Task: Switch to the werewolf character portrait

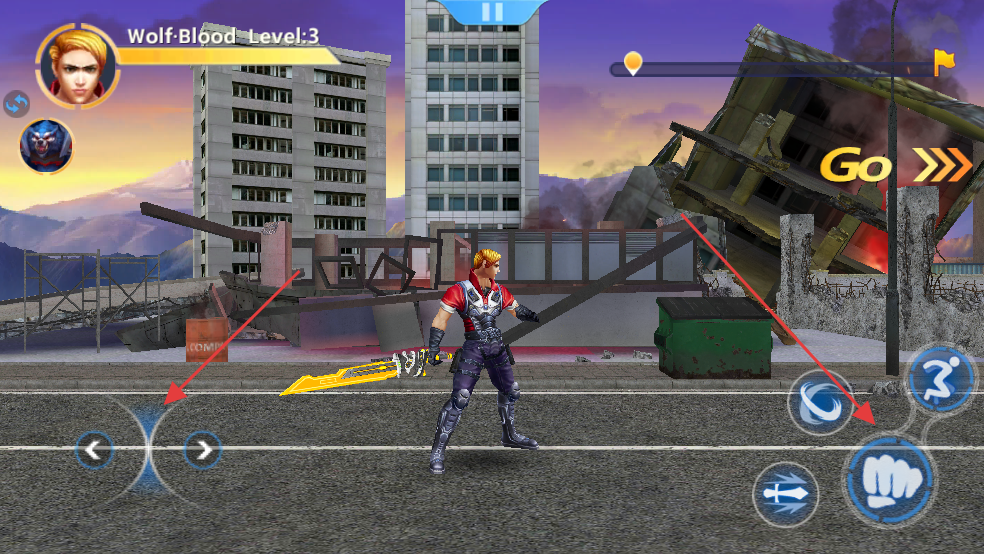Action: pyautogui.click(x=46, y=146)
